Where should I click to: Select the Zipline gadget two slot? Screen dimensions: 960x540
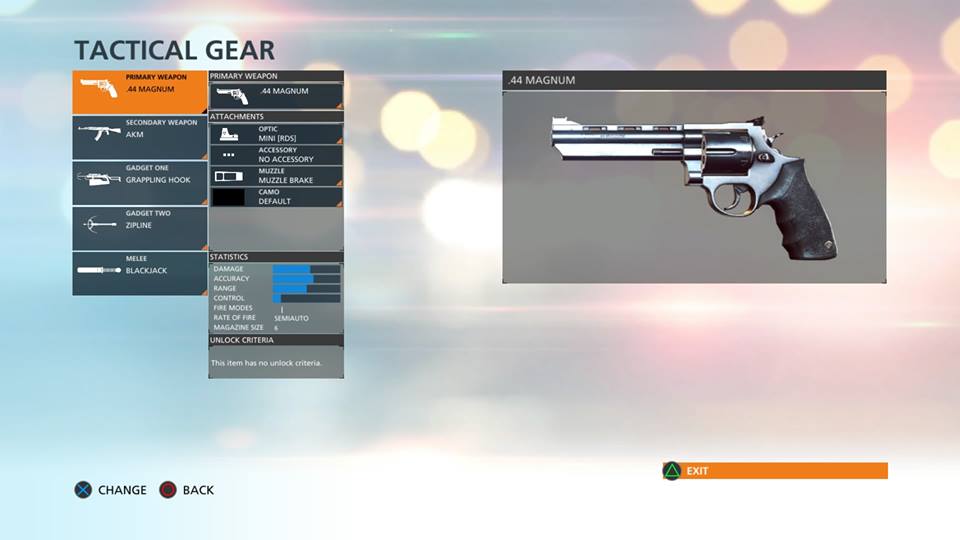tap(139, 228)
